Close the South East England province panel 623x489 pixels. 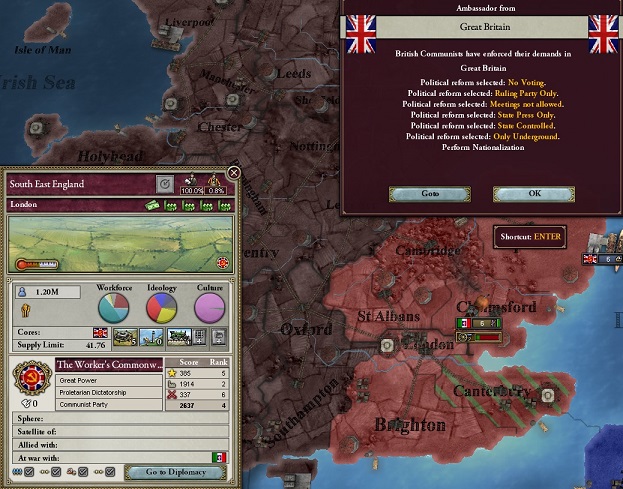click(233, 173)
